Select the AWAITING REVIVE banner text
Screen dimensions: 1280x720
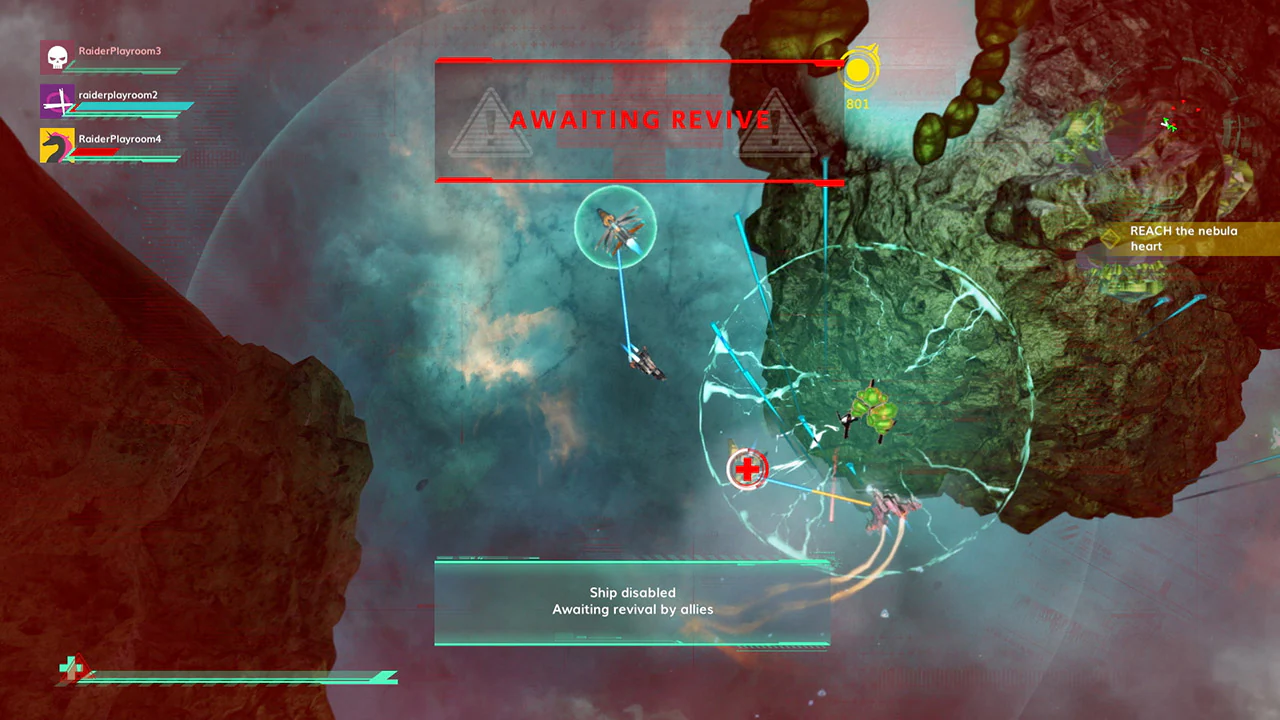639,120
